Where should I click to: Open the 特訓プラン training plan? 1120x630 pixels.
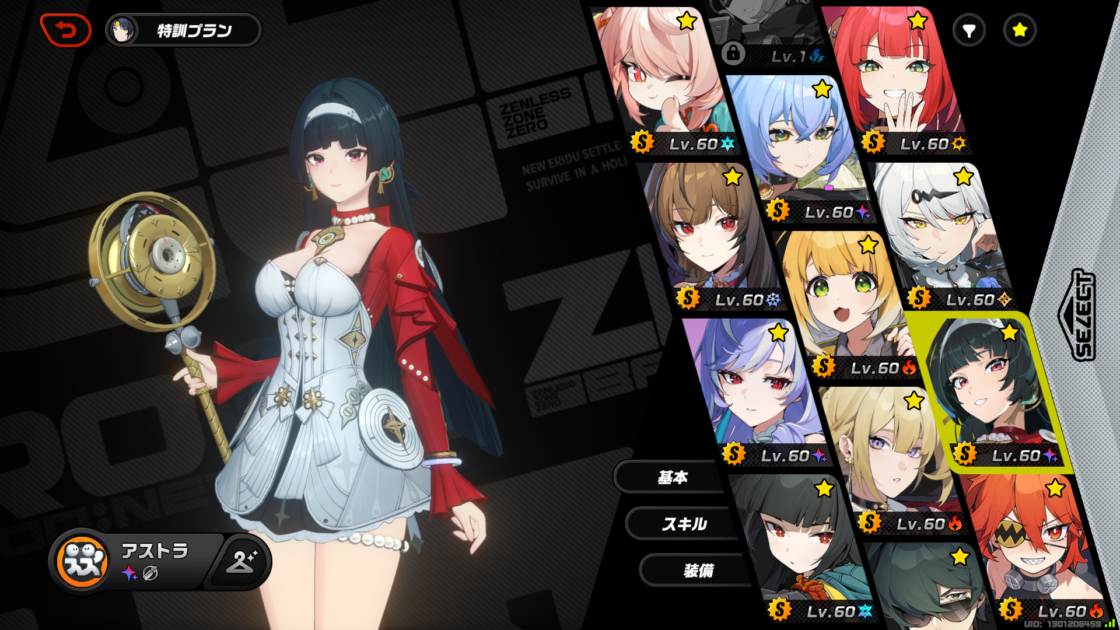click(183, 30)
